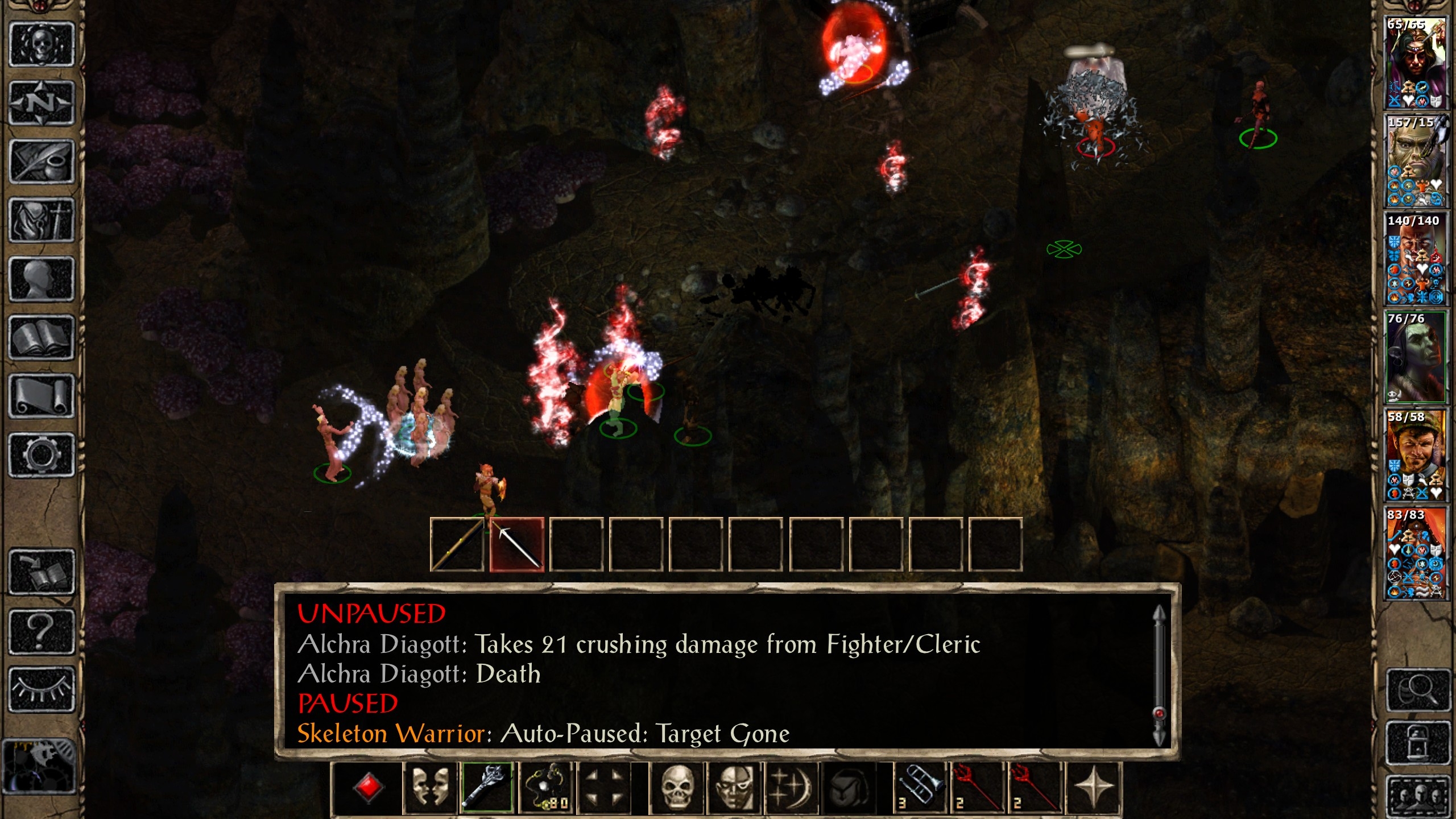This screenshot has height=819, width=1456.
Task: Choose the 83/83 party portrait
Action: click(x=1414, y=553)
